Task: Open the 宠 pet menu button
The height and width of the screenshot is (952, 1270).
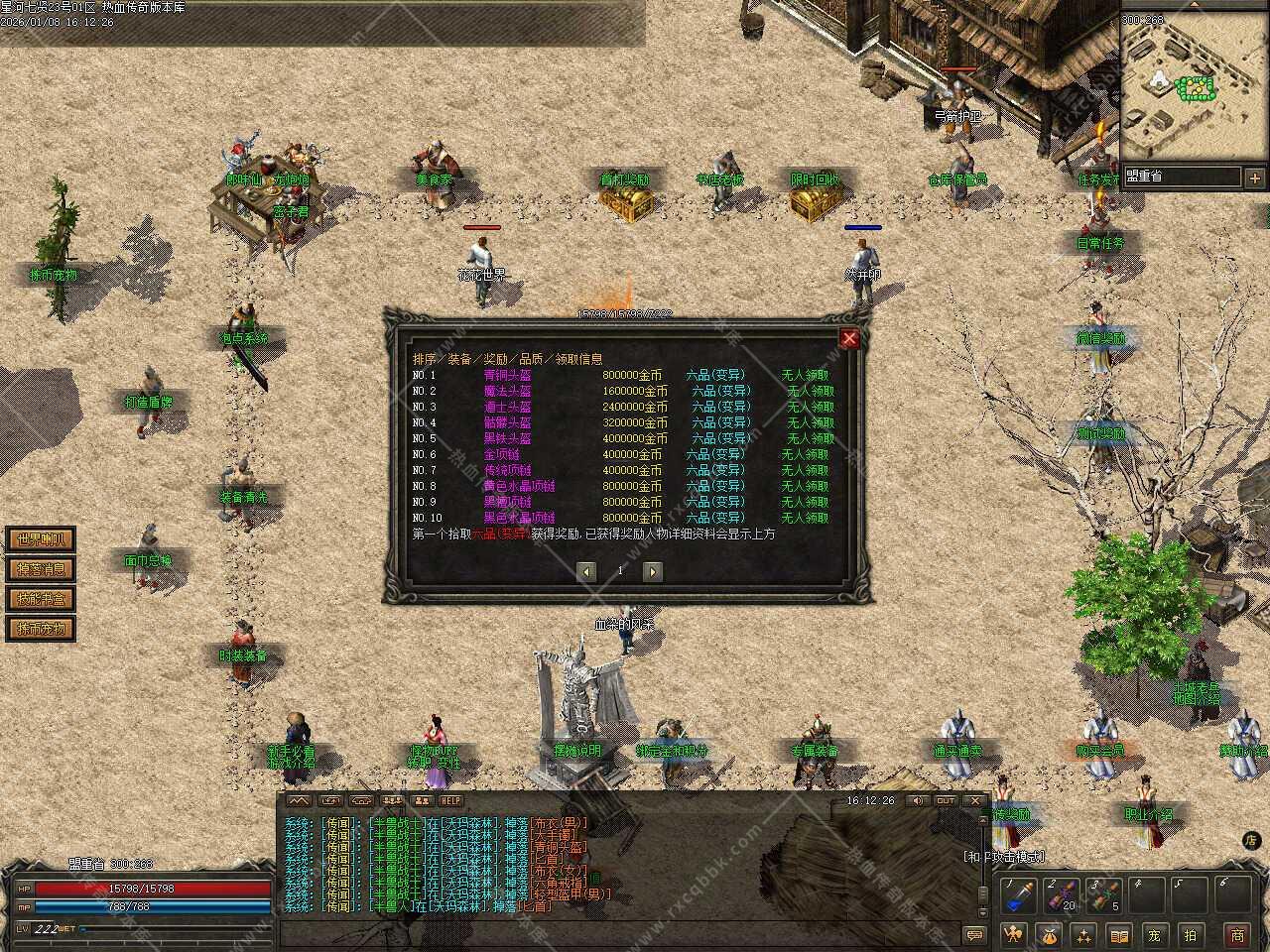Action: (1154, 934)
